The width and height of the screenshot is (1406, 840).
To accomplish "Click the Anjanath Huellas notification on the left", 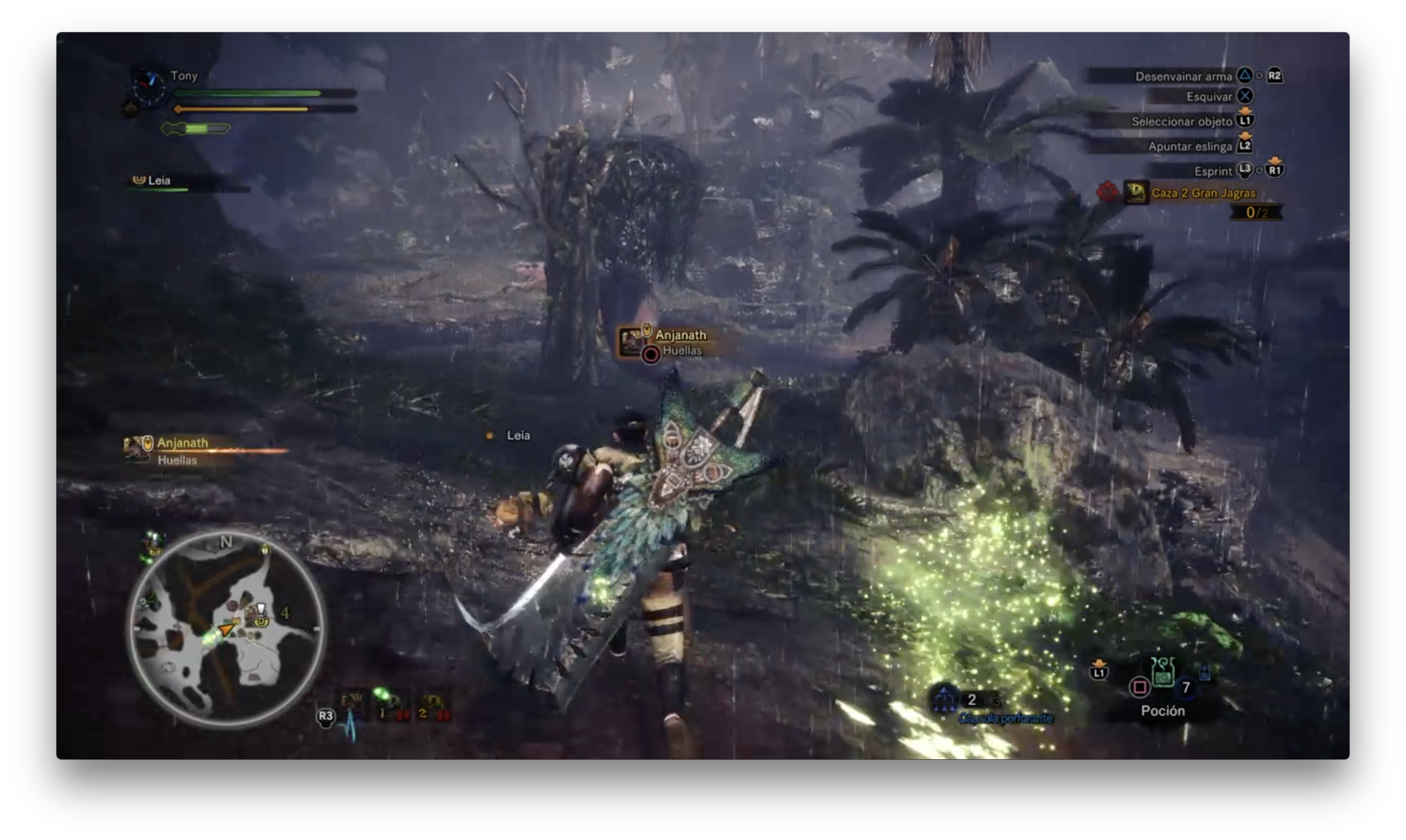I will pyautogui.click(x=181, y=451).
